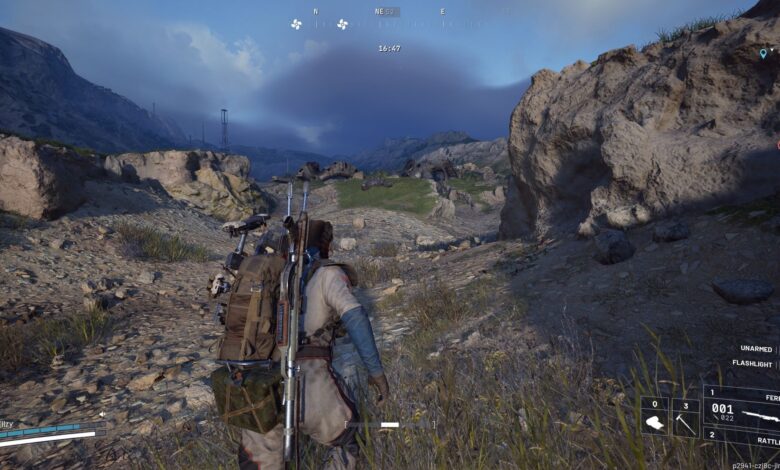Screen dimensions: 780x470
Task: Select the primary rifle weapon slot 1
Action: [x=741, y=408]
